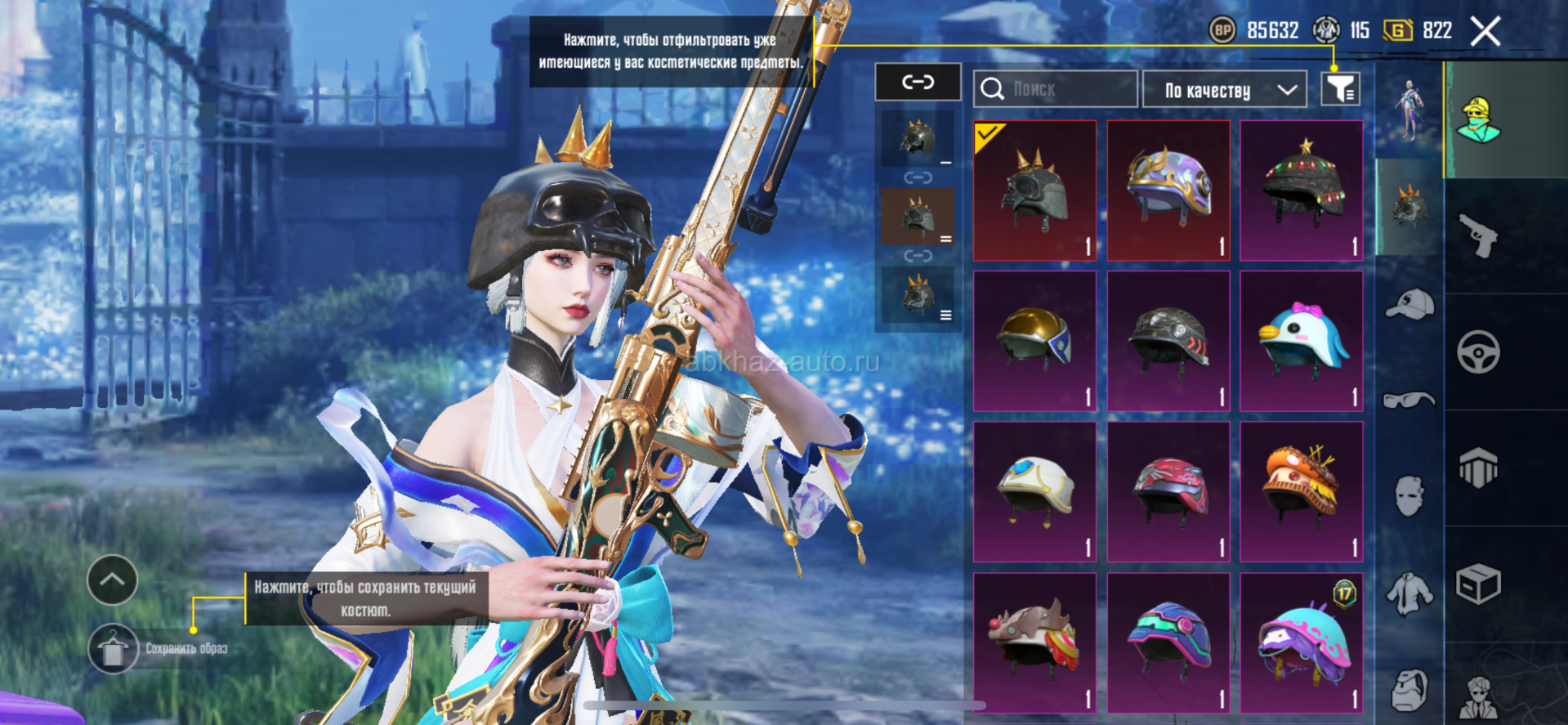Toggle the owned cosmetics filter funnel
The height and width of the screenshot is (725, 1568).
click(x=1340, y=89)
